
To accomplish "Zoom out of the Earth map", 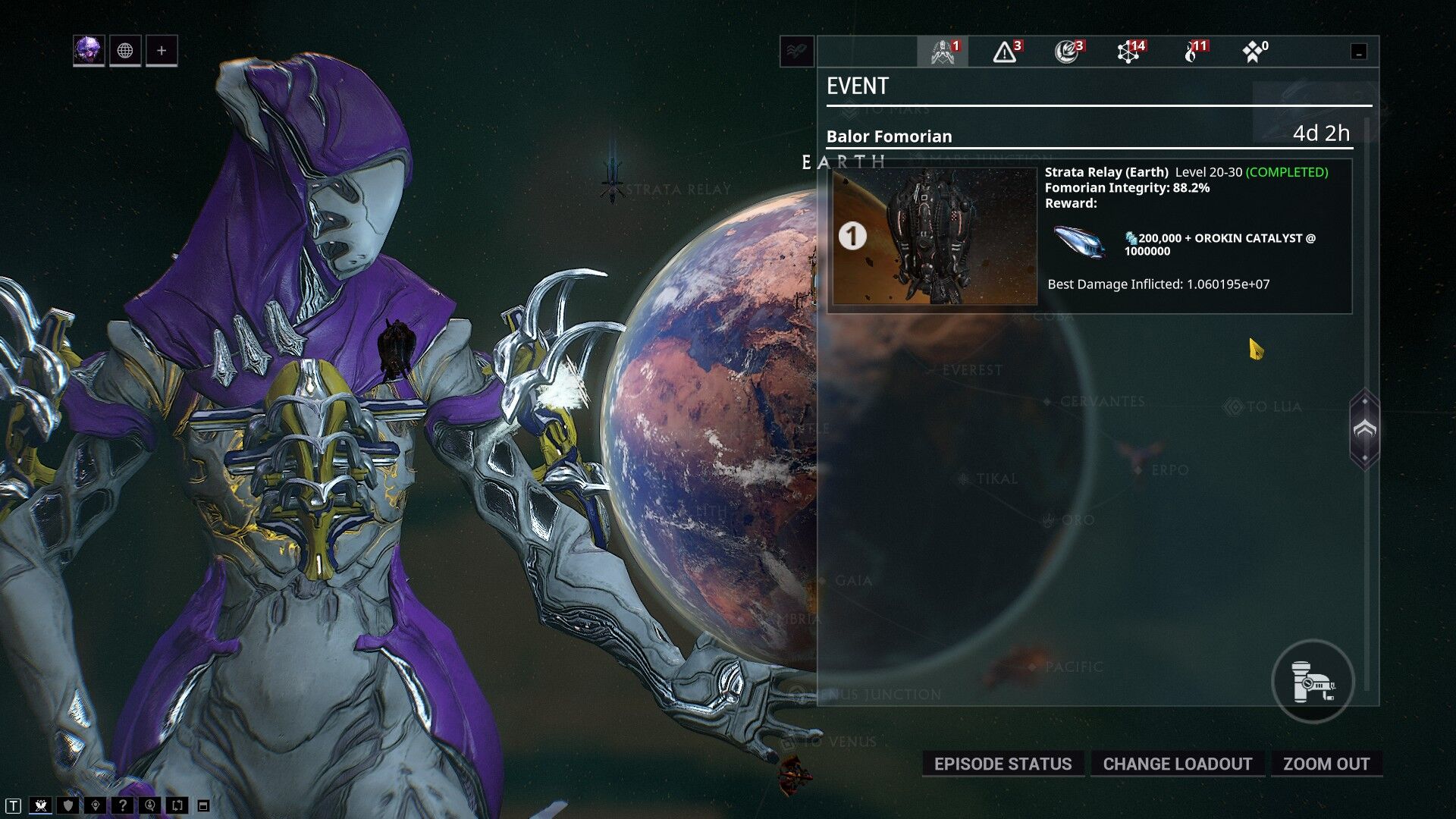I will (x=1326, y=764).
